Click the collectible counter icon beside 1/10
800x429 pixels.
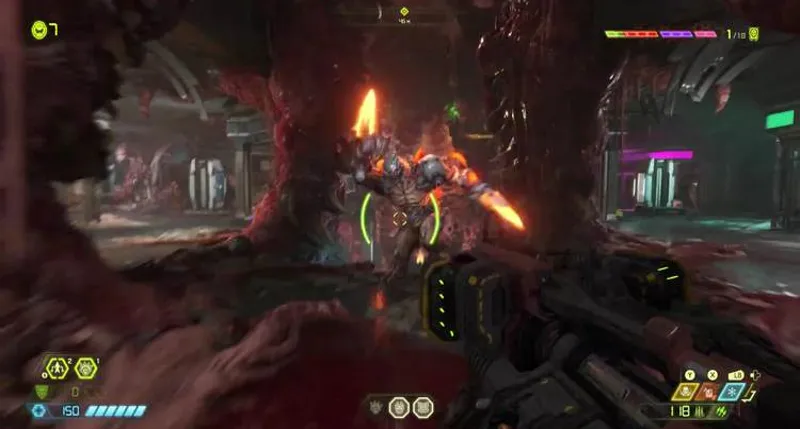tap(753, 34)
